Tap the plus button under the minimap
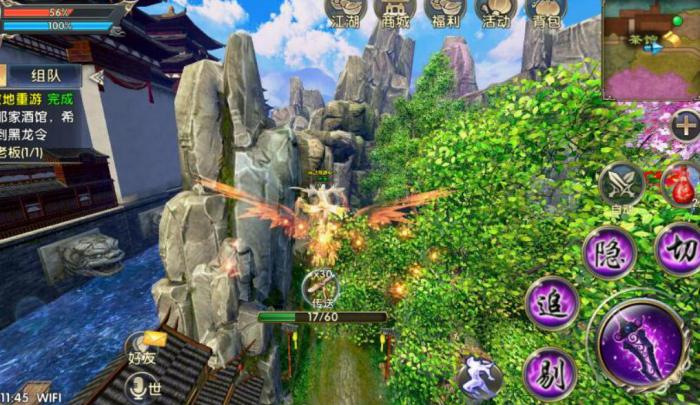This screenshot has height=405, width=700. coord(685,126)
